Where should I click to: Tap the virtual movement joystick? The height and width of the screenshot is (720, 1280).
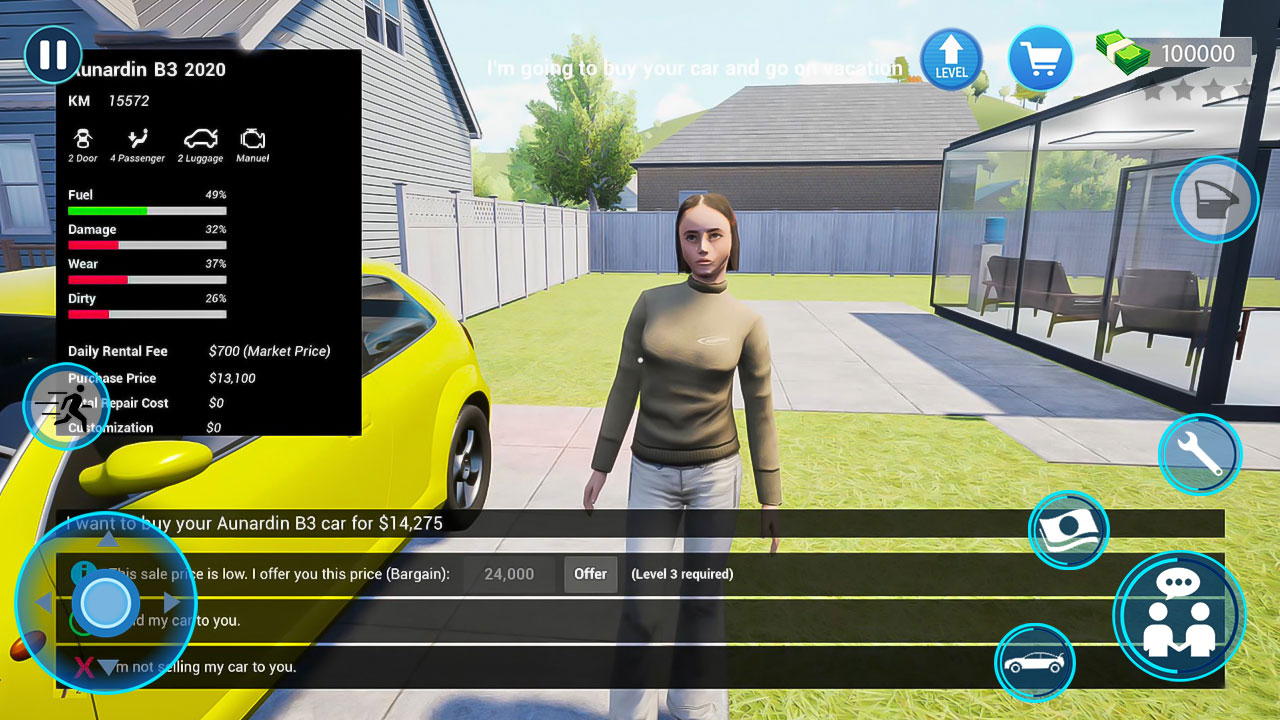pyautogui.click(x=104, y=603)
